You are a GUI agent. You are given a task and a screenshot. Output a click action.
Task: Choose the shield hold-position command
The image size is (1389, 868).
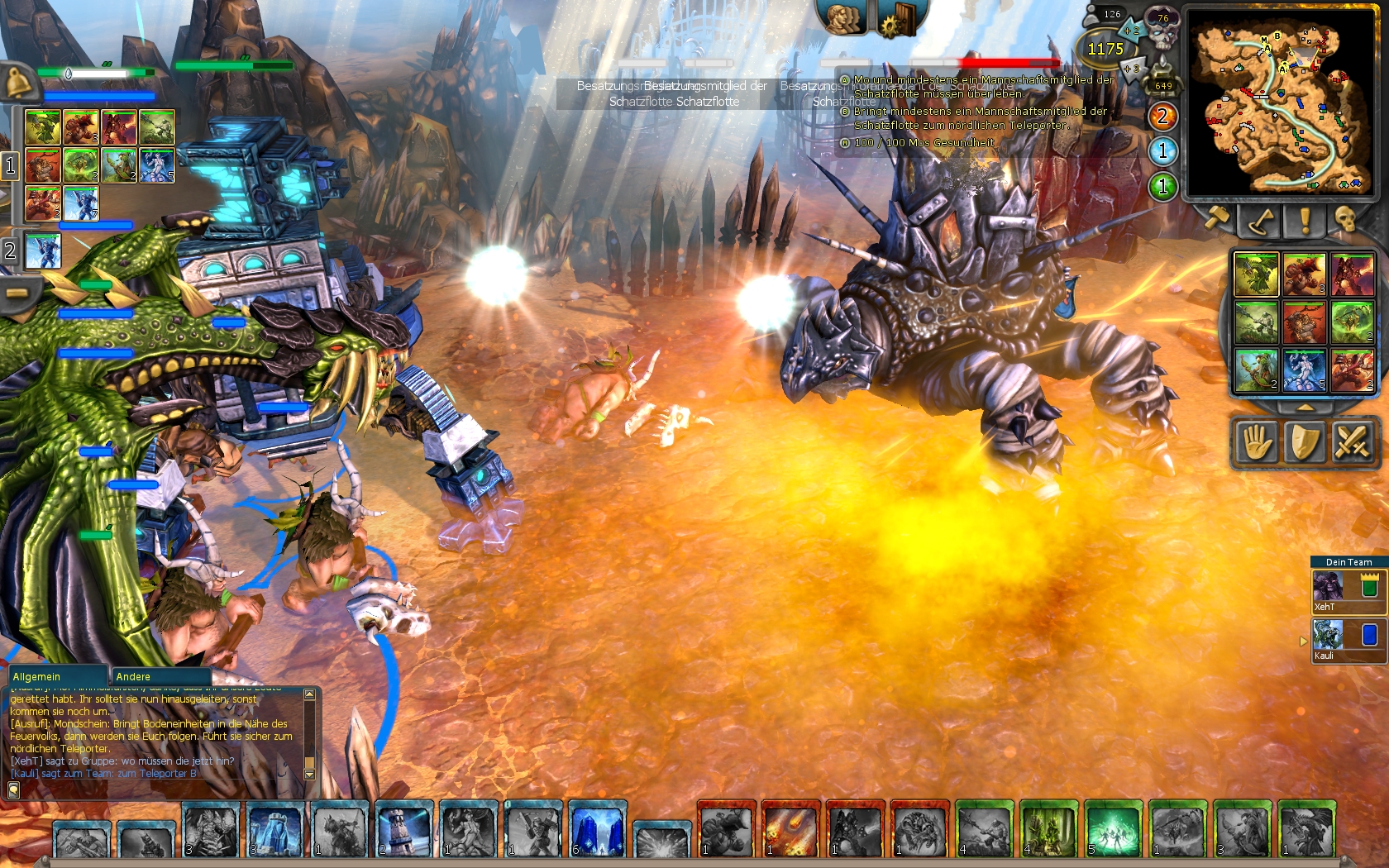[1304, 442]
